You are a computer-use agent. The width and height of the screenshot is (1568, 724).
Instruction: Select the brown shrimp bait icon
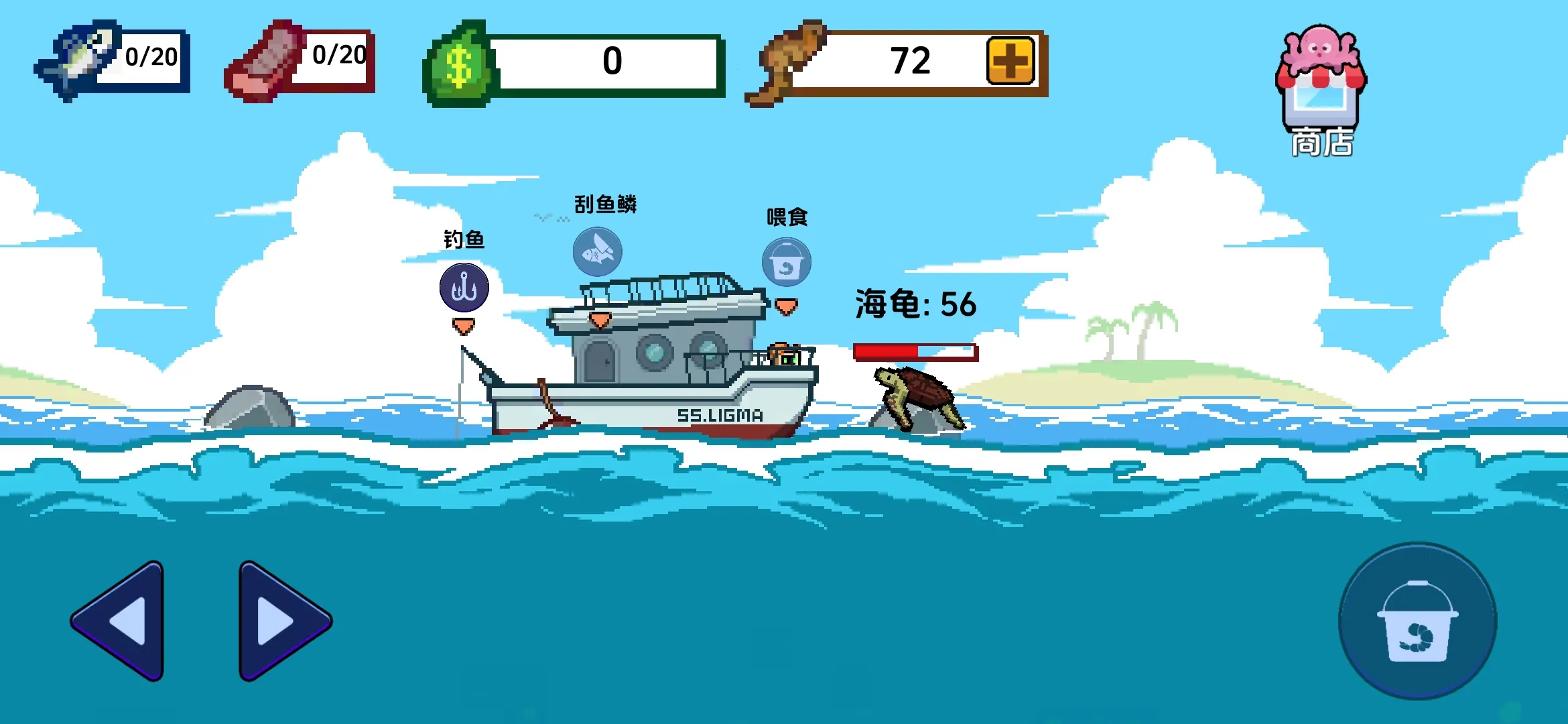[x=791, y=62]
